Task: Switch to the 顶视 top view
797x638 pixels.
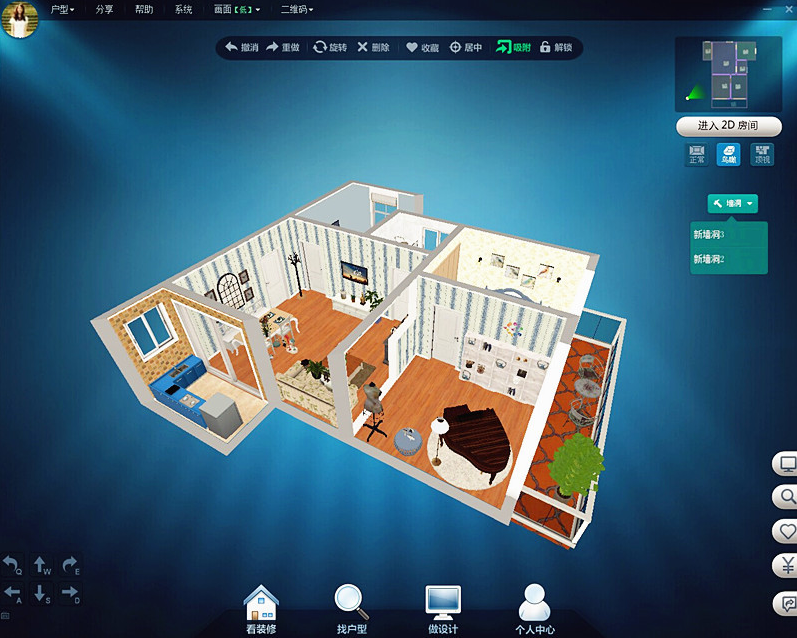Action: point(763,154)
